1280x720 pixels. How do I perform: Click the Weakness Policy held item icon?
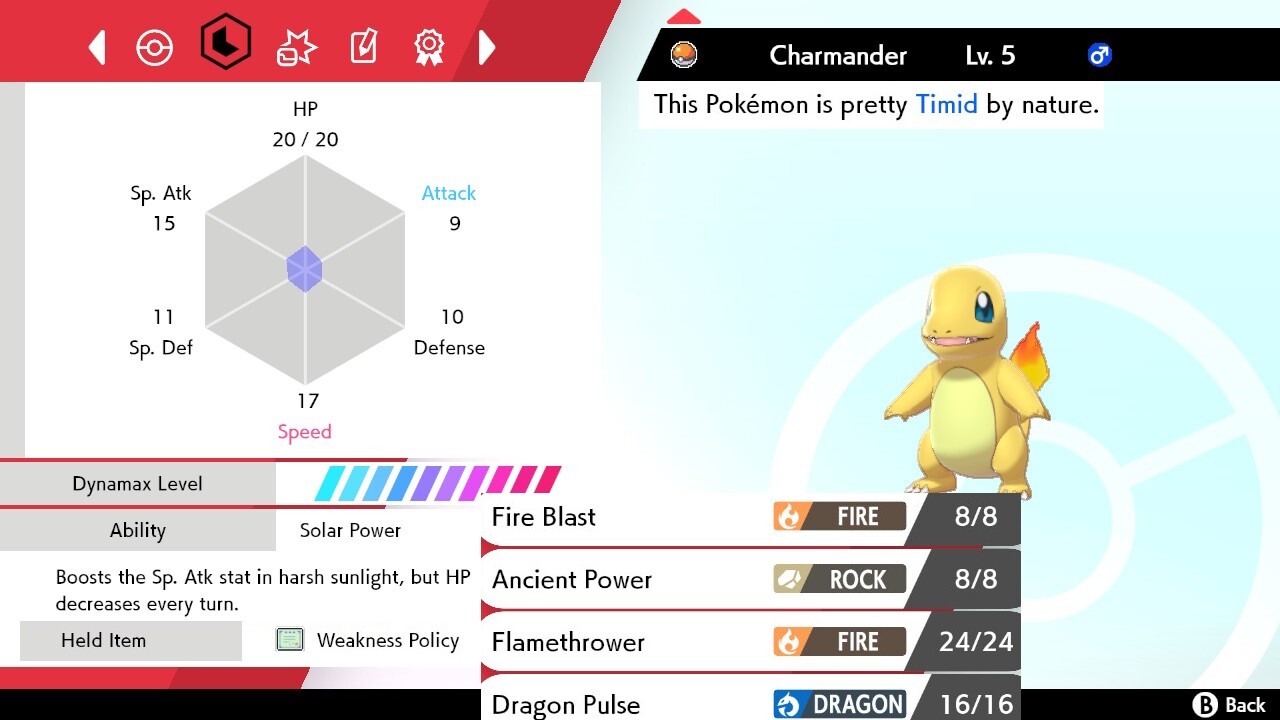289,640
